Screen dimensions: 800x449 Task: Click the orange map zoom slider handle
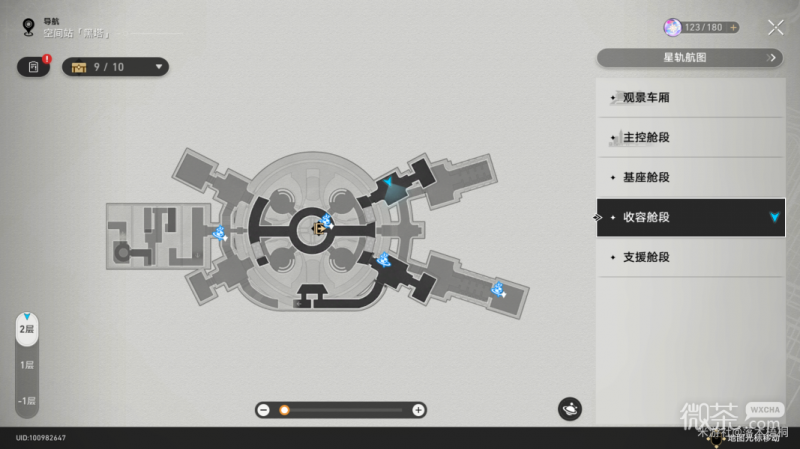pos(284,410)
